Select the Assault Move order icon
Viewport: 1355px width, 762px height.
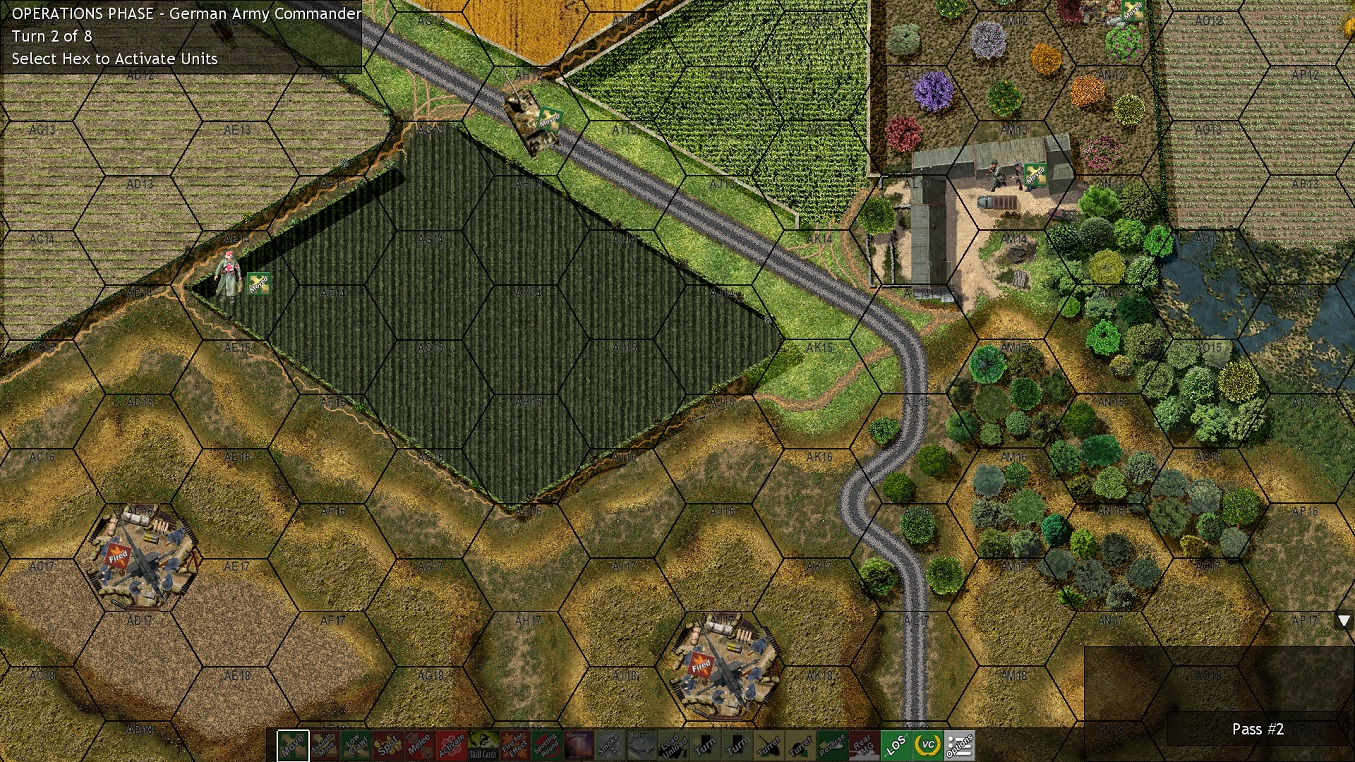[x=323, y=745]
